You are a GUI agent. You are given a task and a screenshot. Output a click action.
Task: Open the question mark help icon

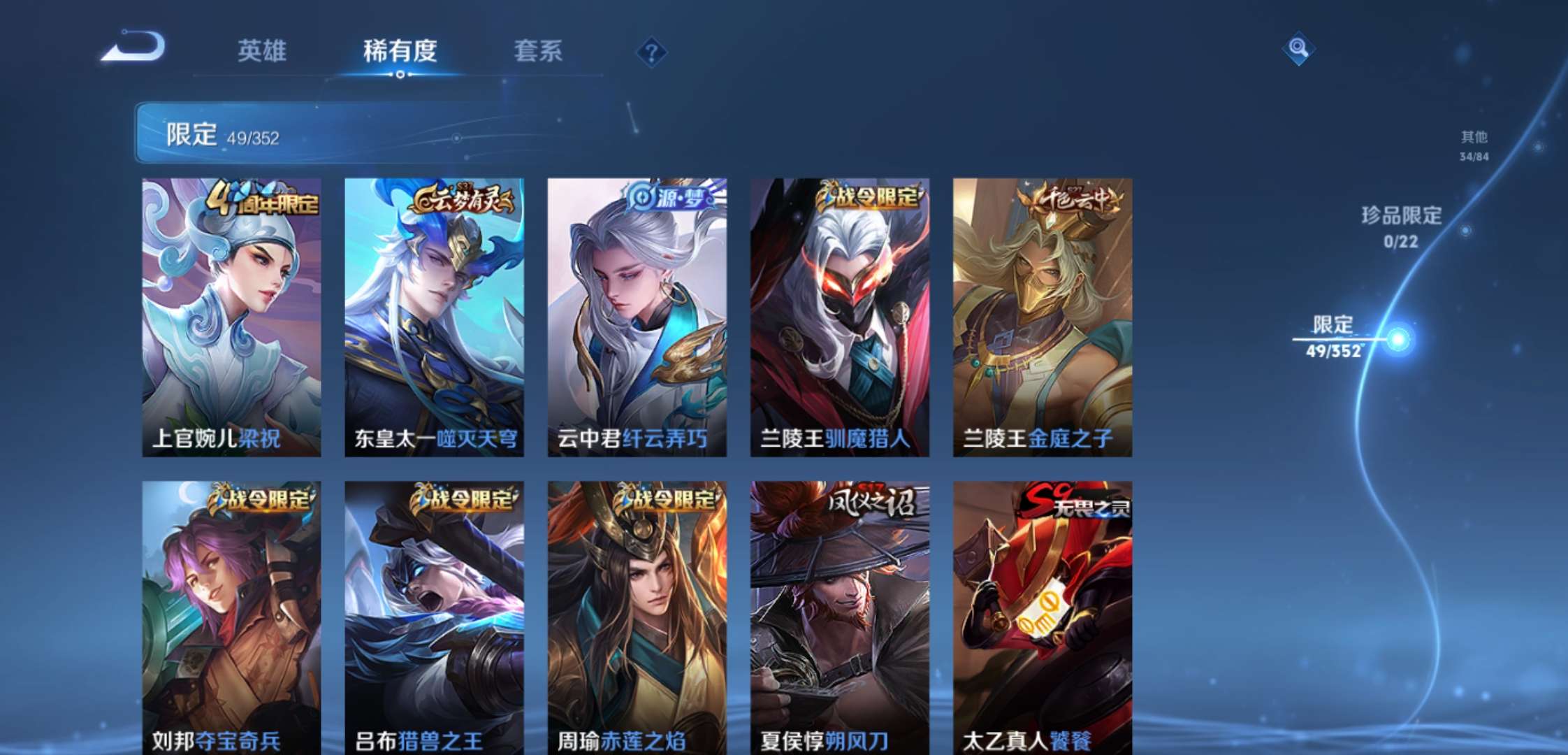coord(651,52)
